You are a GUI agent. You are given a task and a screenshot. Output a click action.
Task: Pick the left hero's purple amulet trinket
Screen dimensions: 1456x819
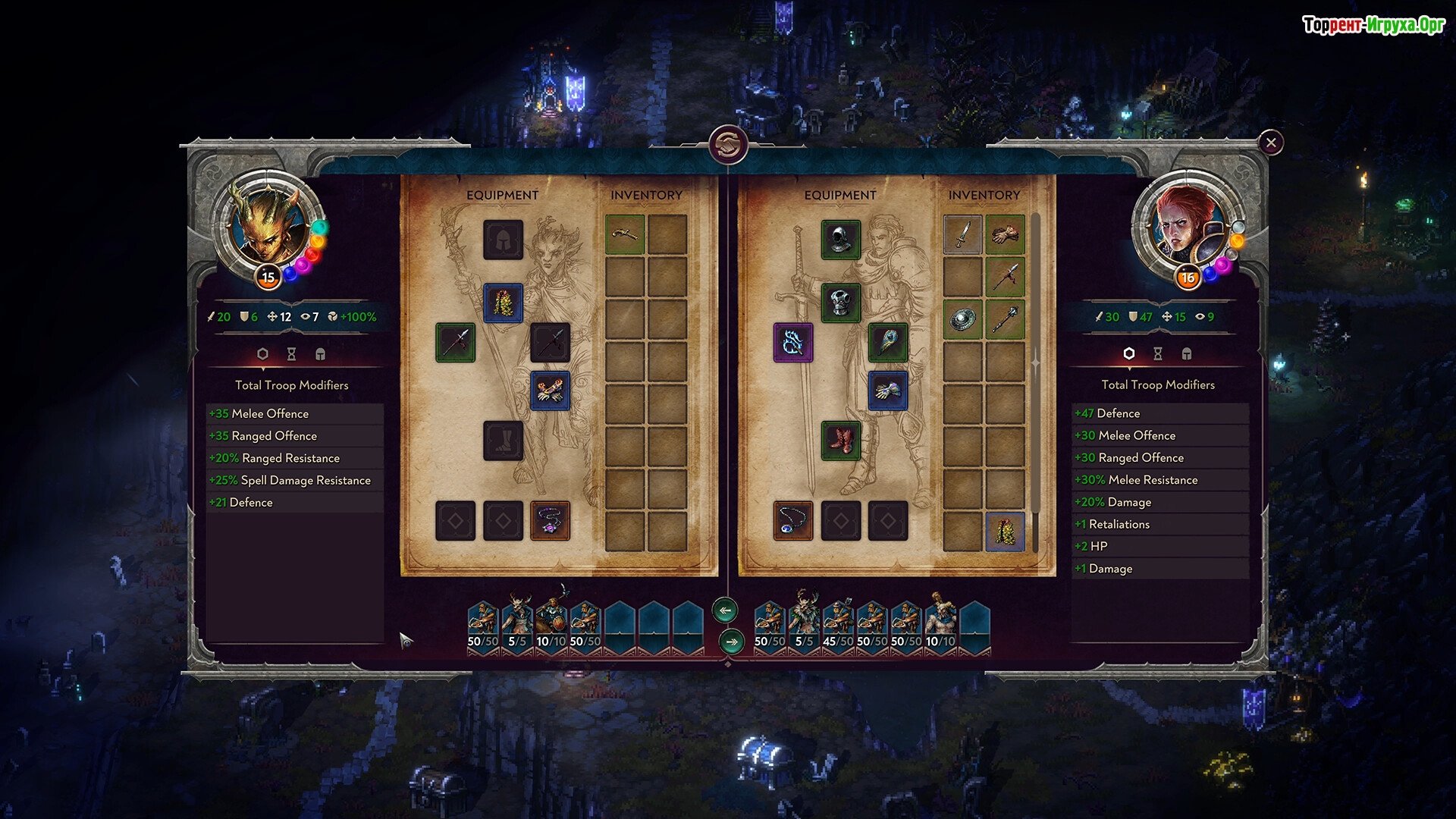pyautogui.click(x=551, y=521)
